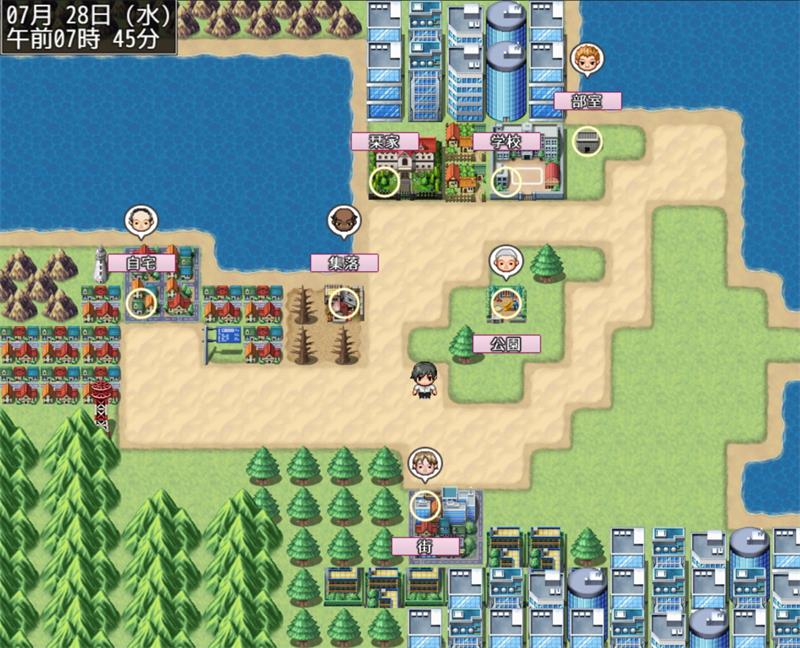The image size is (800, 648).
Task: Select the 部室 location label
Action: (x=588, y=101)
